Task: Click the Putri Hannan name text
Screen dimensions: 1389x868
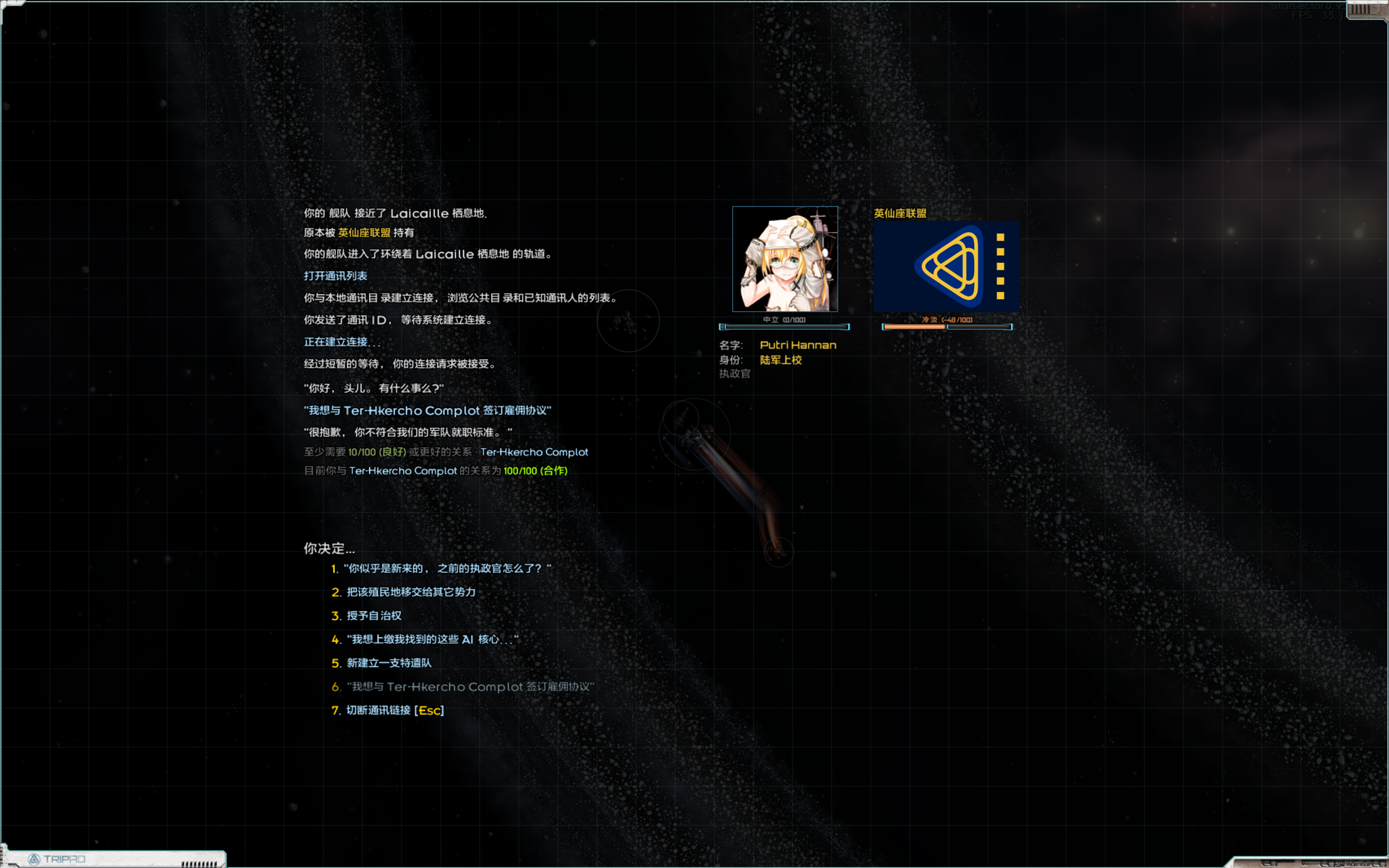Action: 797,345
